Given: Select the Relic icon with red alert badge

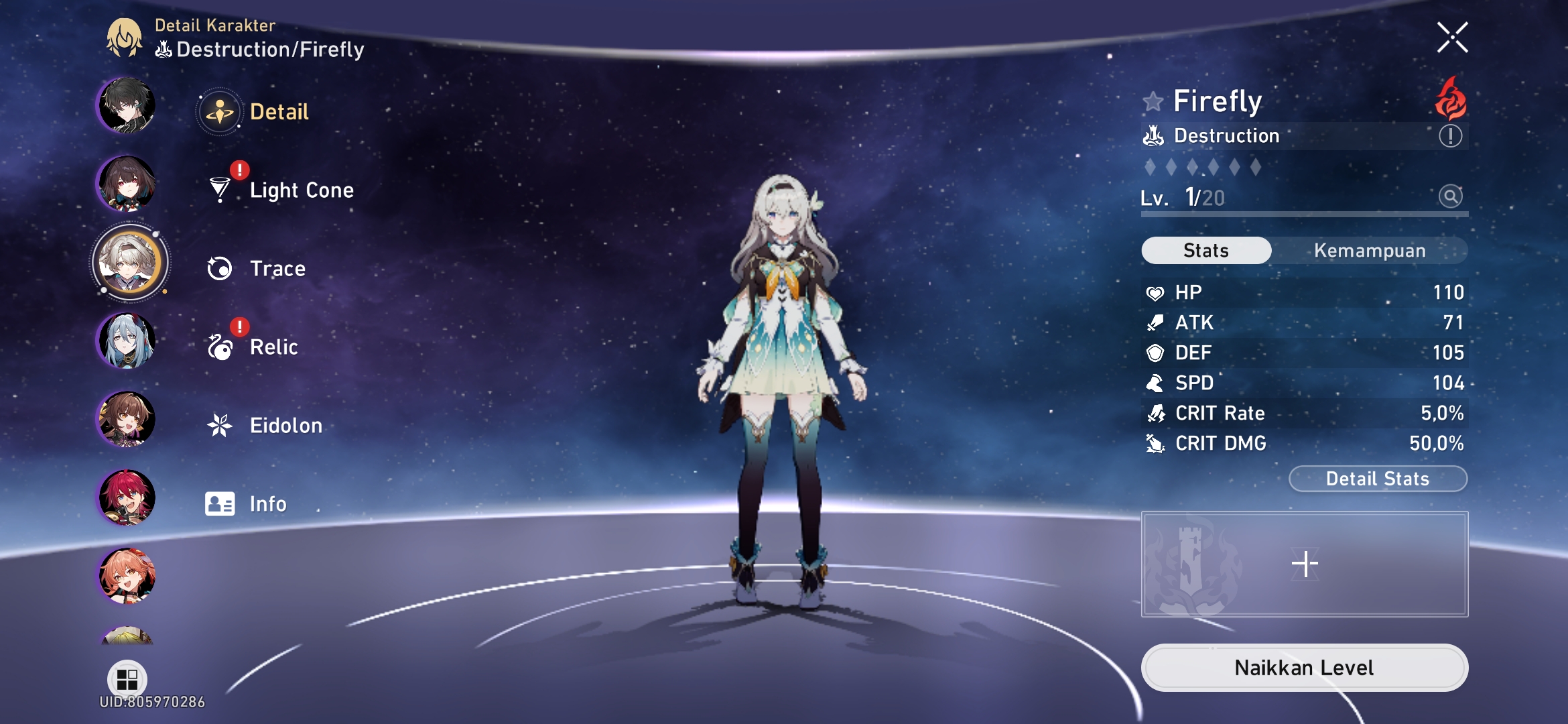Looking at the screenshot, I should click(x=219, y=347).
